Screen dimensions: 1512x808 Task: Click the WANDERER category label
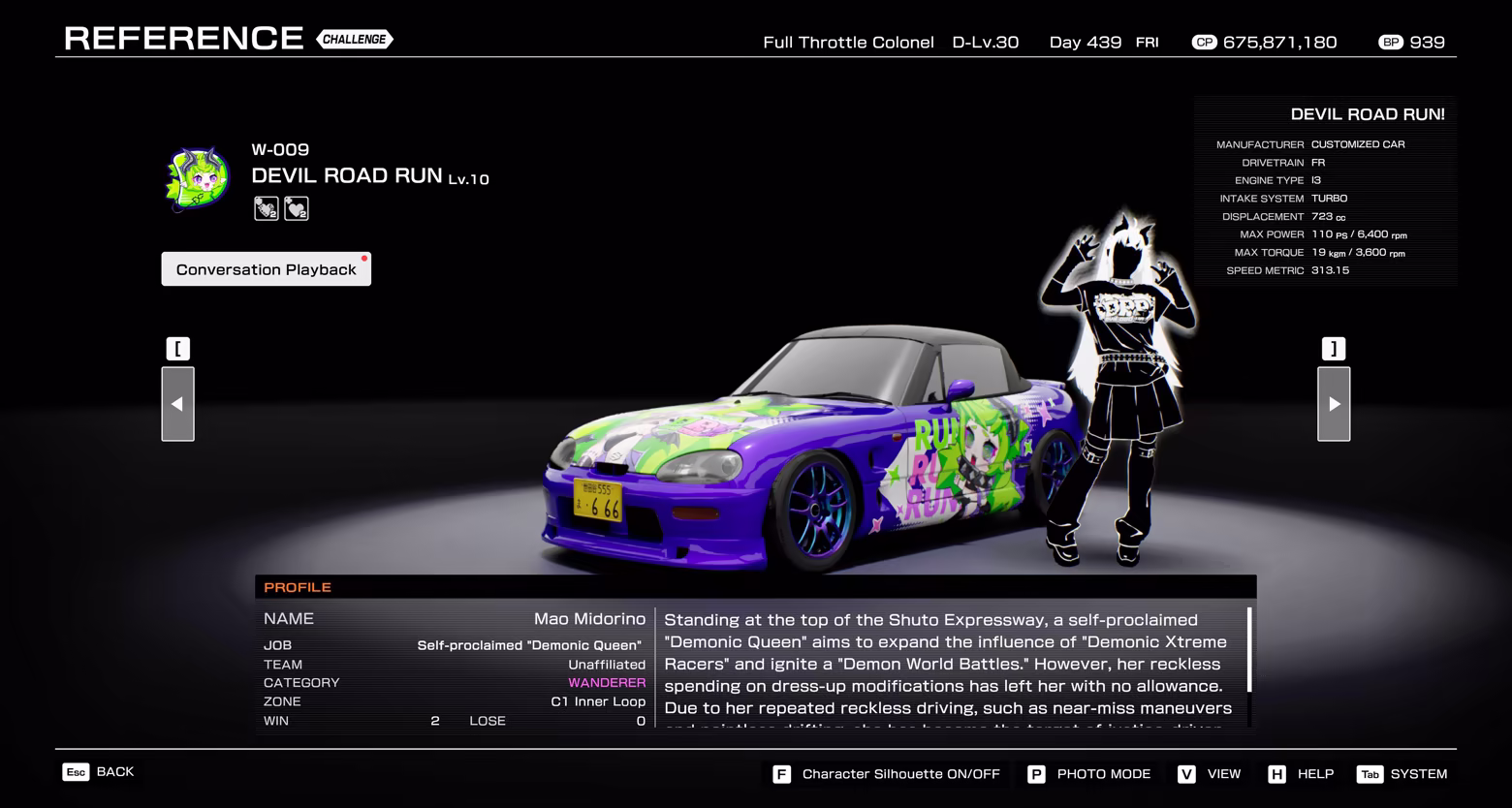(x=608, y=682)
